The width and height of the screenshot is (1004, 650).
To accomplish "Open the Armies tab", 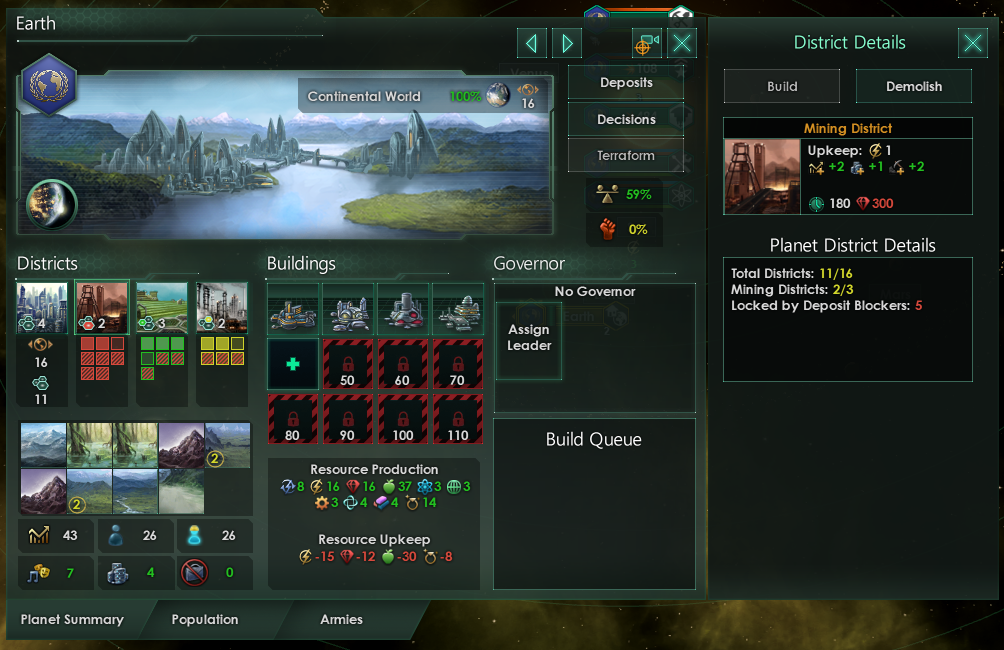I will pos(341,620).
